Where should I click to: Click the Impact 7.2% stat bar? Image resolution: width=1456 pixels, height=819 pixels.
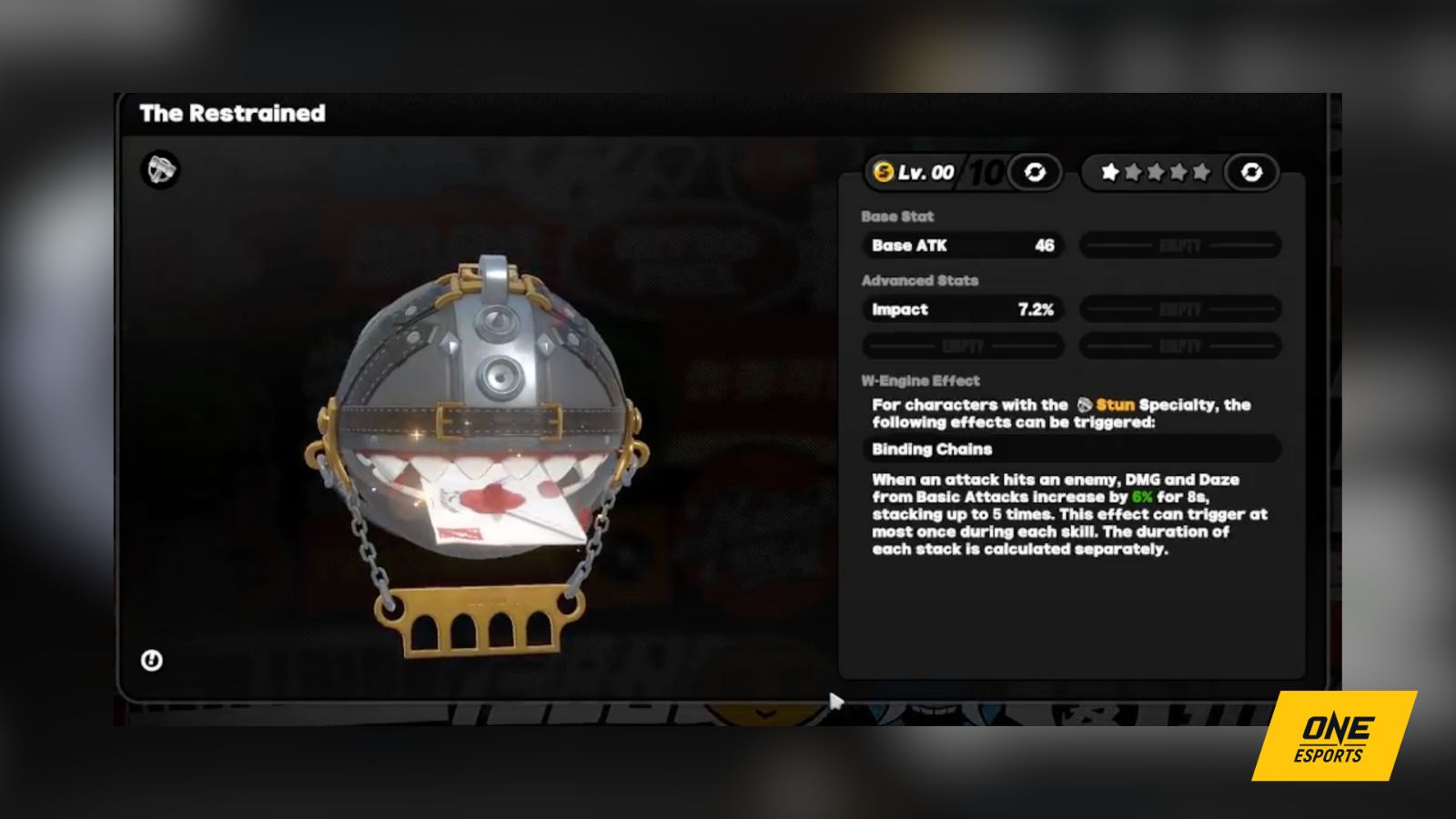point(961,309)
